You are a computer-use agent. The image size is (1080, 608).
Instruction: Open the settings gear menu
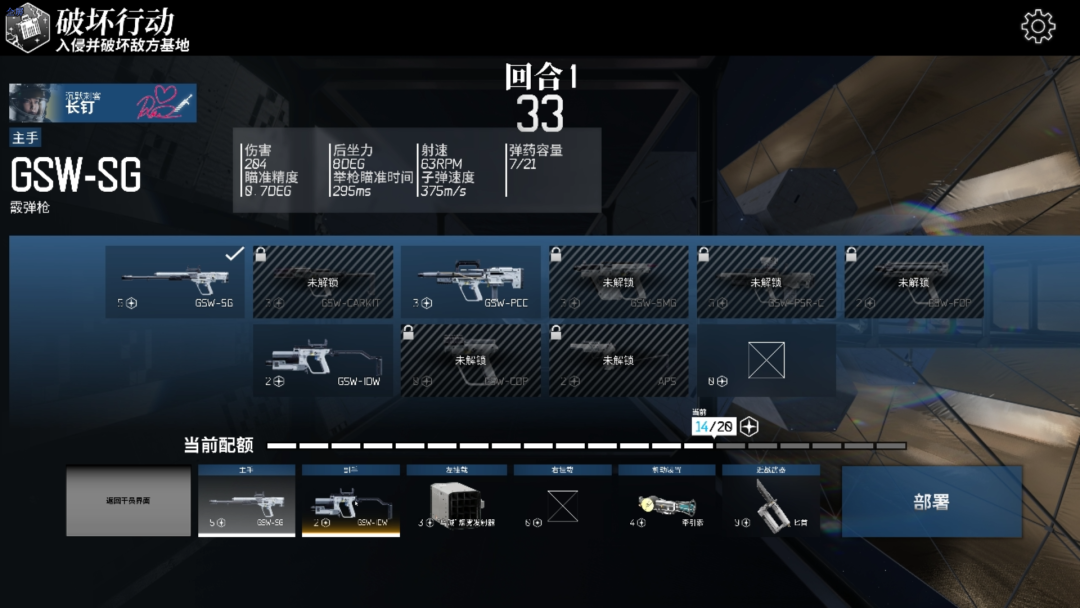point(1038,26)
